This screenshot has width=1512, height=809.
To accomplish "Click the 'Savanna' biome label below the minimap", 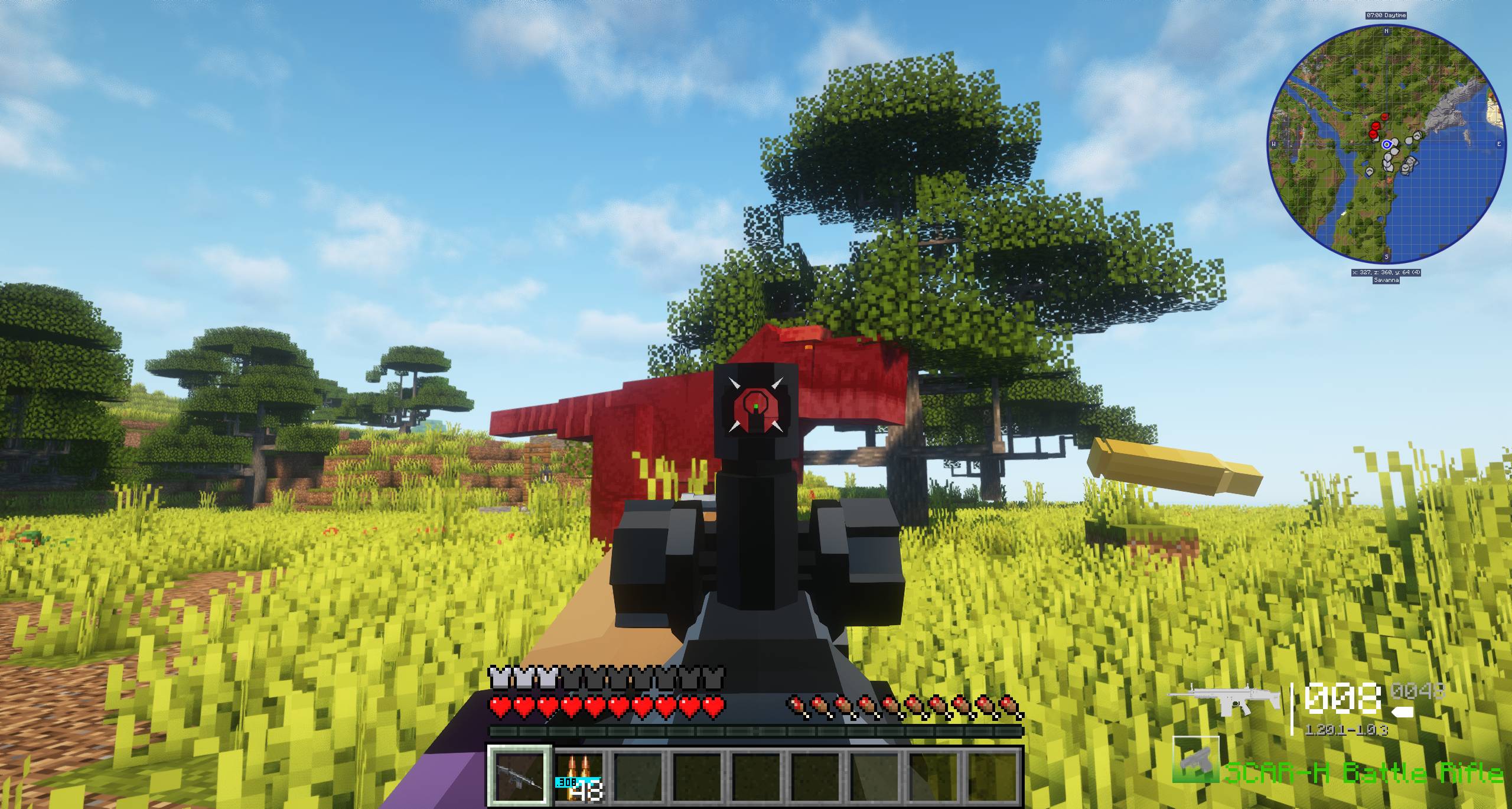I will [x=1386, y=281].
